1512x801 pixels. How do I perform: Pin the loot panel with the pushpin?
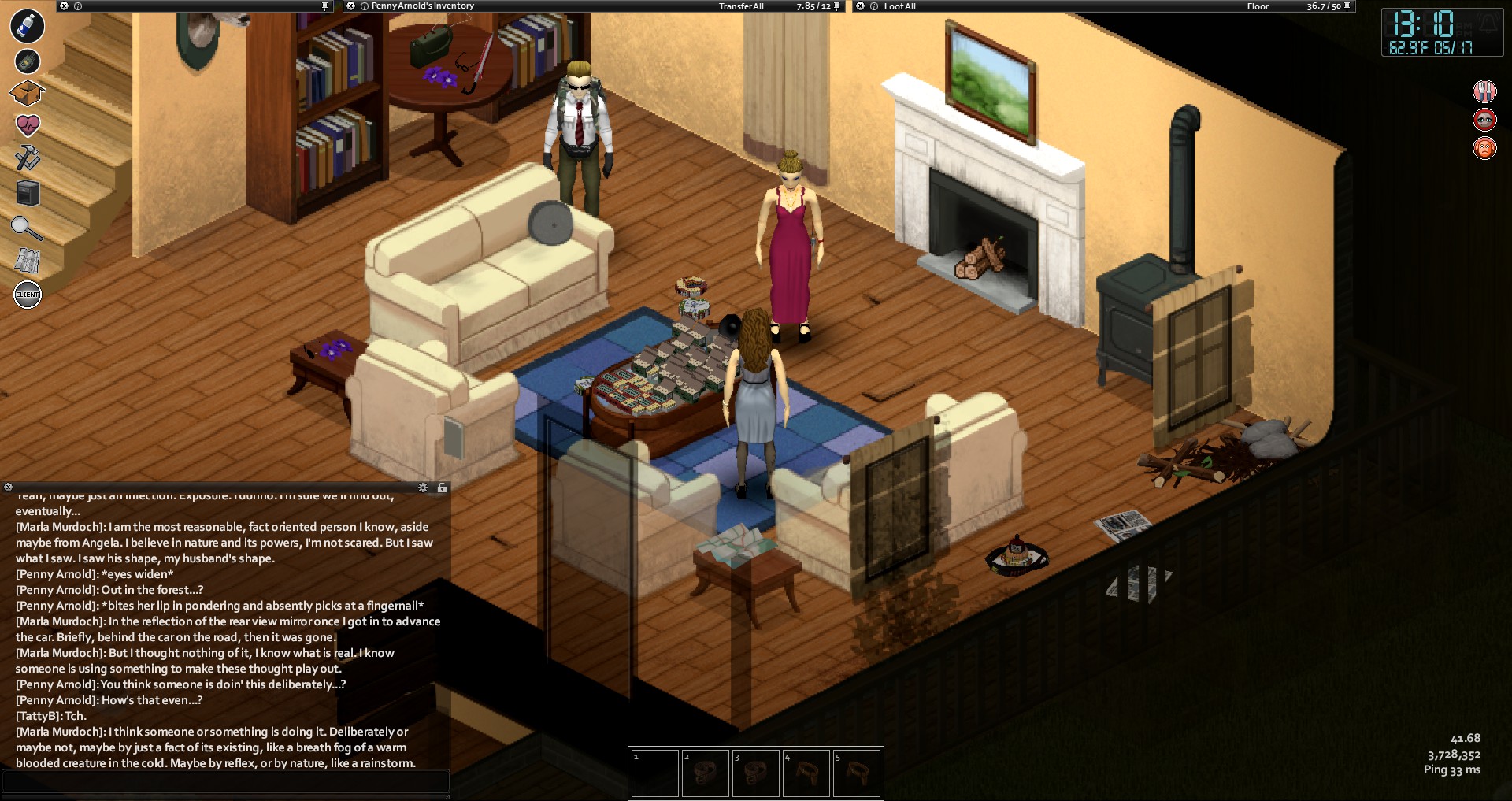pyautogui.click(x=1347, y=6)
